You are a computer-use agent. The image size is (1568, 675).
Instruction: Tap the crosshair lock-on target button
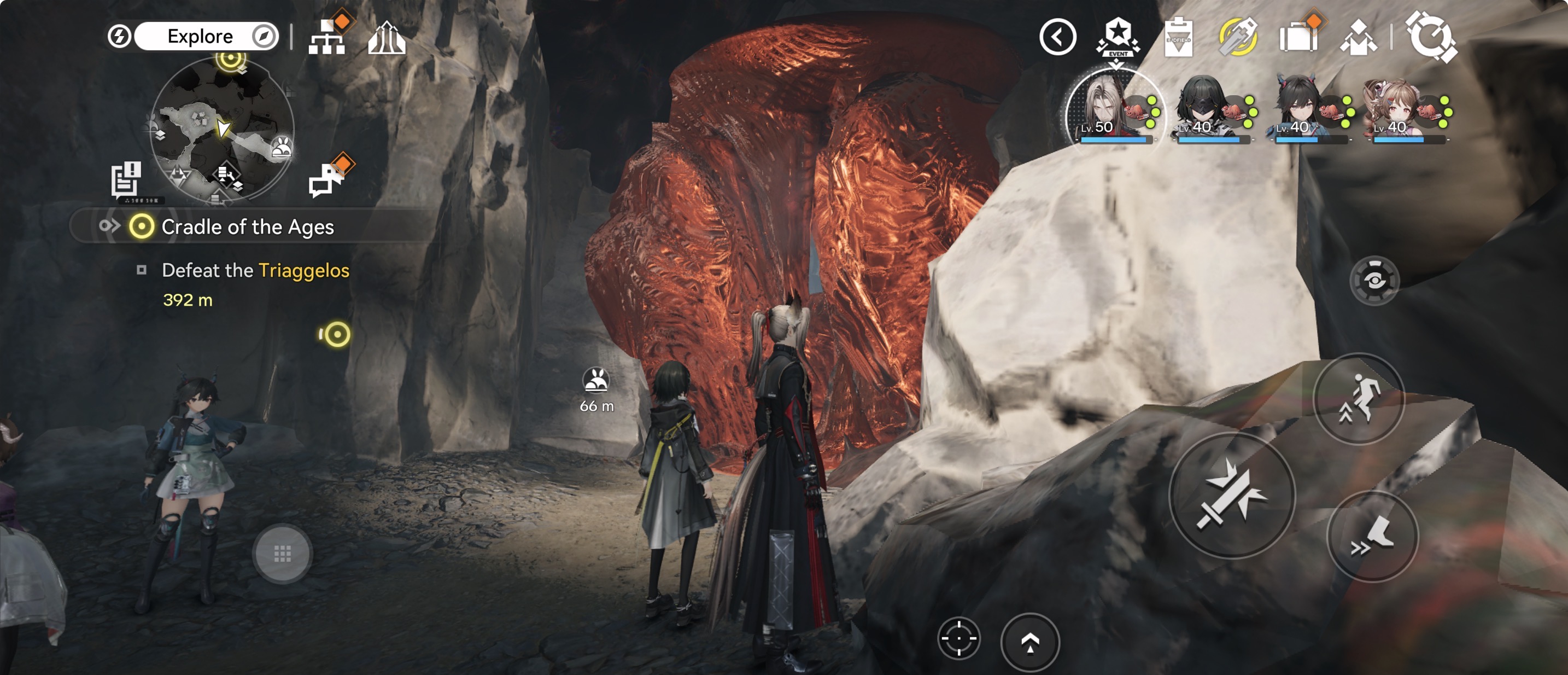click(959, 638)
